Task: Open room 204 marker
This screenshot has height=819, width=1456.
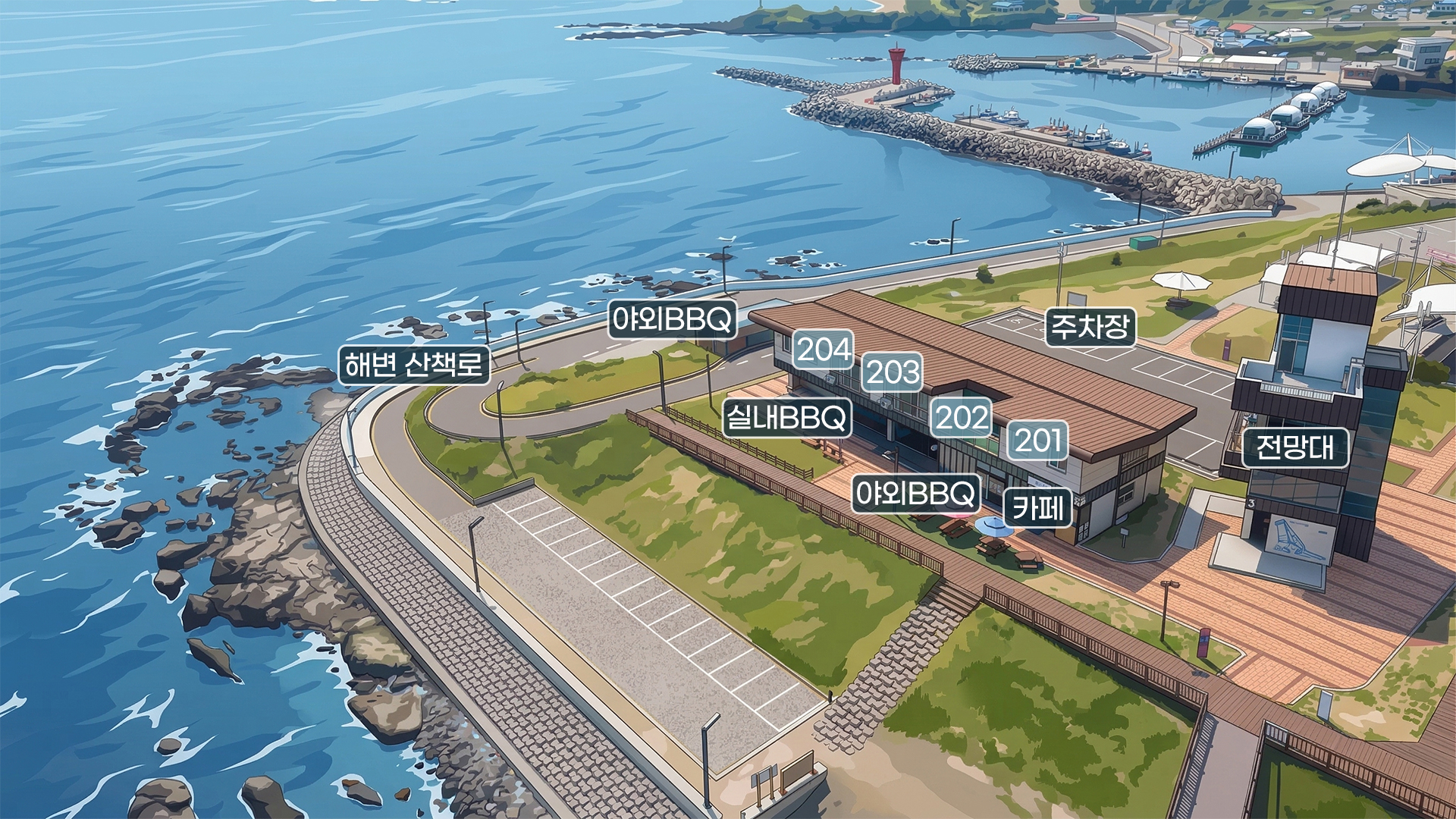Action: [823, 350]
